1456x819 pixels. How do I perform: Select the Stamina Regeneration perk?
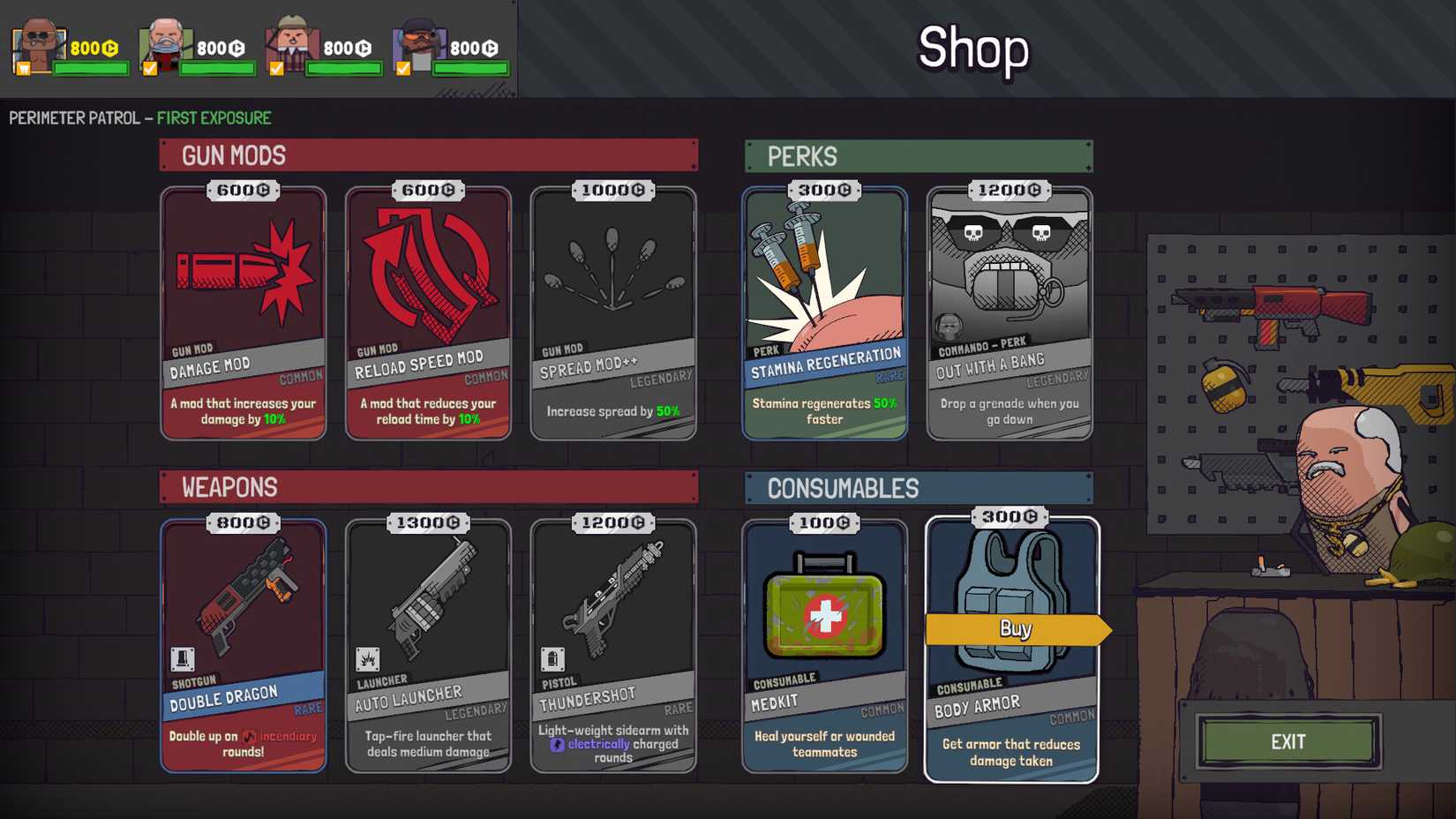(824, 313)
